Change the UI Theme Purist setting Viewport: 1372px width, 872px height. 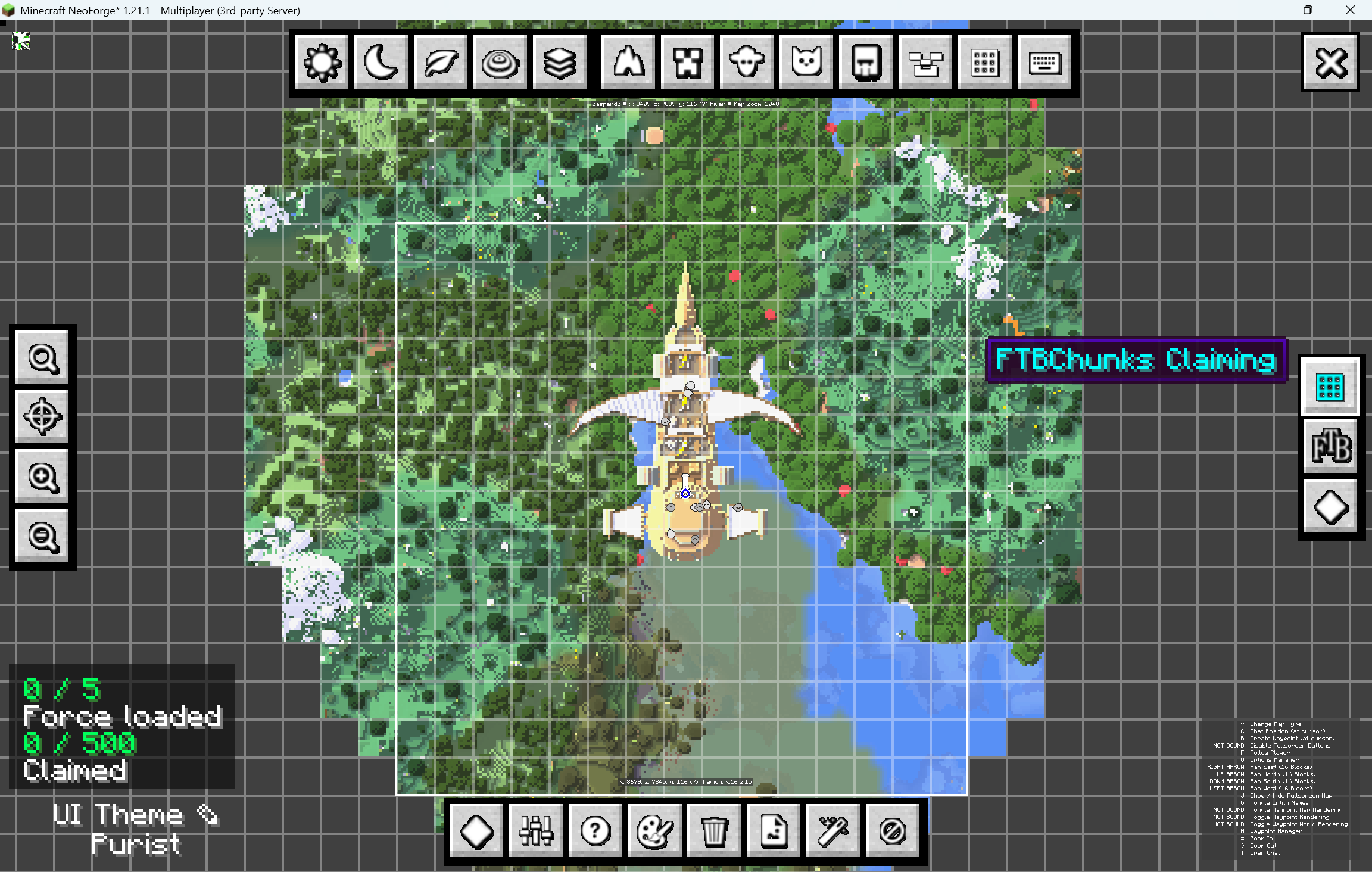pos(136,829)
